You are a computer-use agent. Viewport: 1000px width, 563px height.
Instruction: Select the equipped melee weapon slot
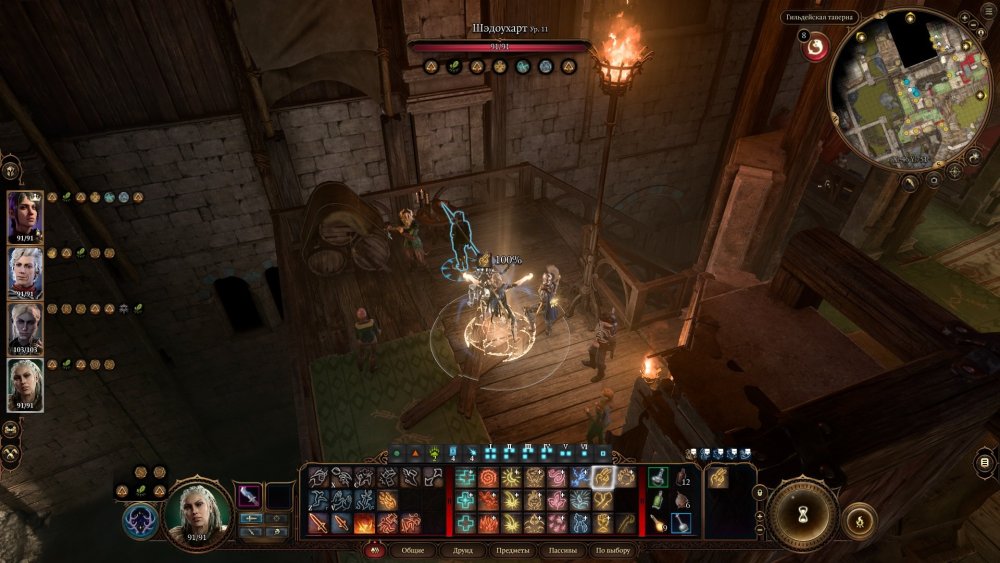pyautogui.click(x=249, y=496)
